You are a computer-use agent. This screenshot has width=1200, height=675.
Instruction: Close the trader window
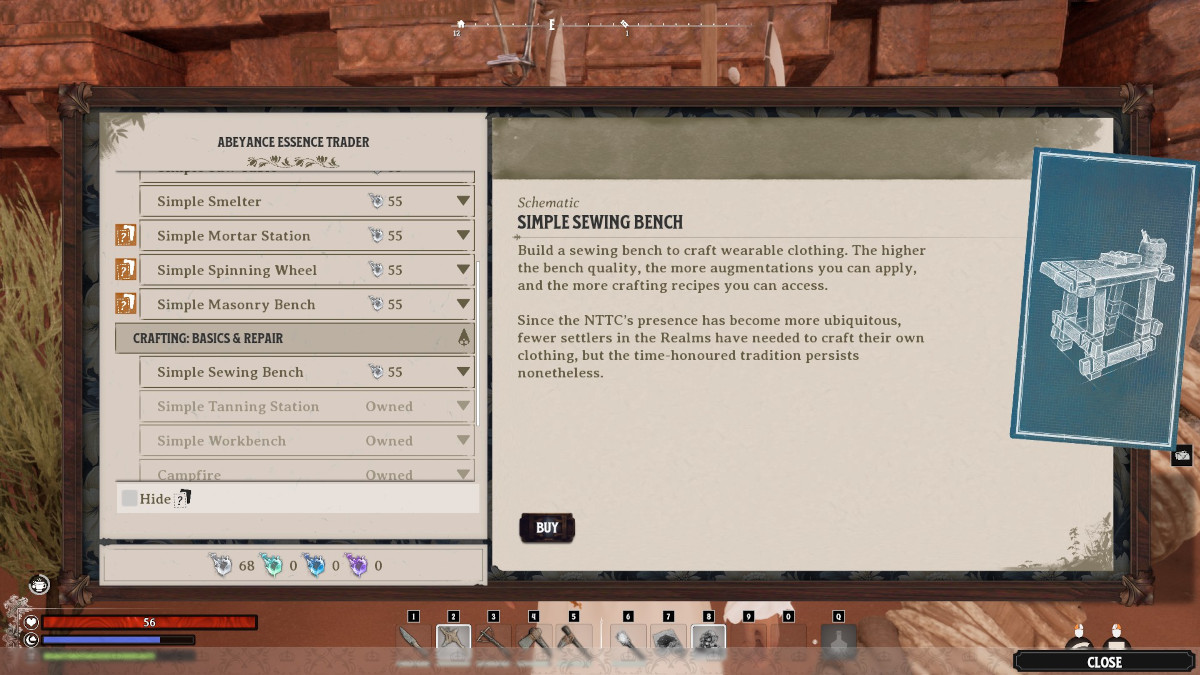(x=1104, y=661)
